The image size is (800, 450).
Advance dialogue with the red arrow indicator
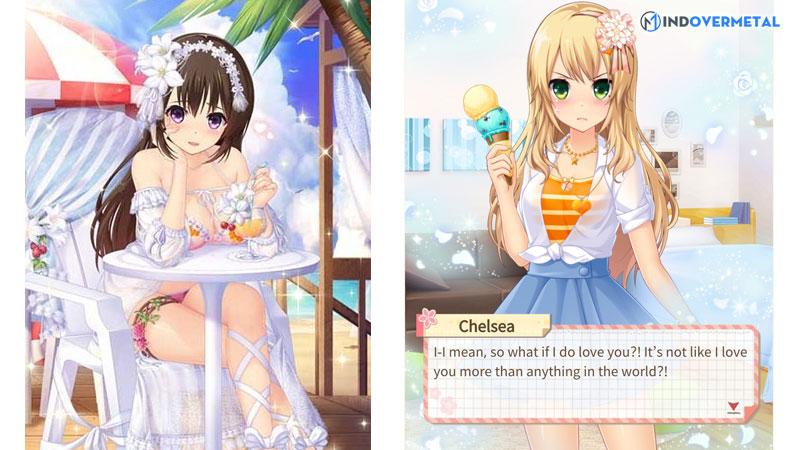734,406
